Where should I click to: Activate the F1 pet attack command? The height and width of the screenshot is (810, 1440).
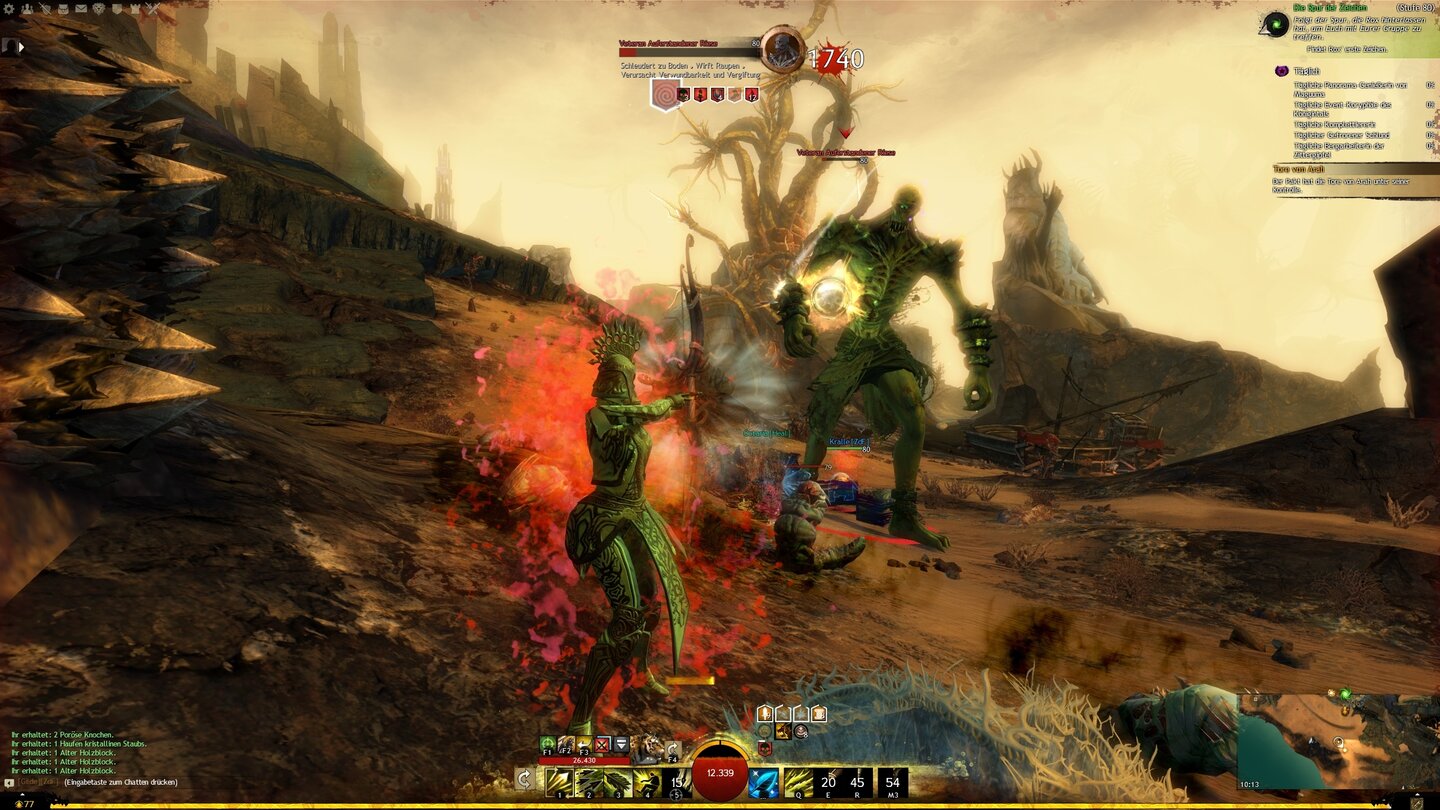548,745
